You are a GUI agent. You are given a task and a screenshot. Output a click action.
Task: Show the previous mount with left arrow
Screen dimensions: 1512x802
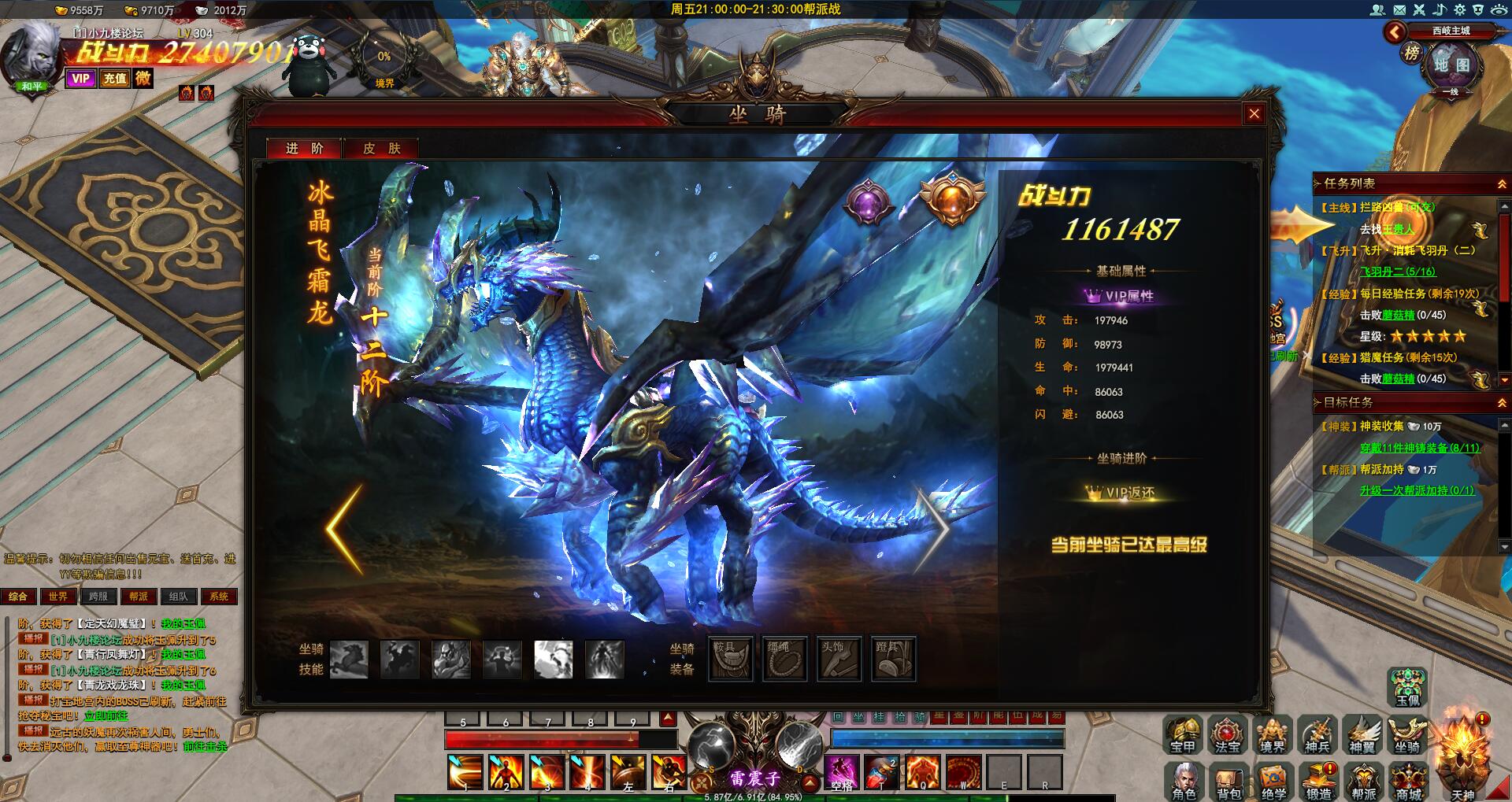(x=345, y=529)
